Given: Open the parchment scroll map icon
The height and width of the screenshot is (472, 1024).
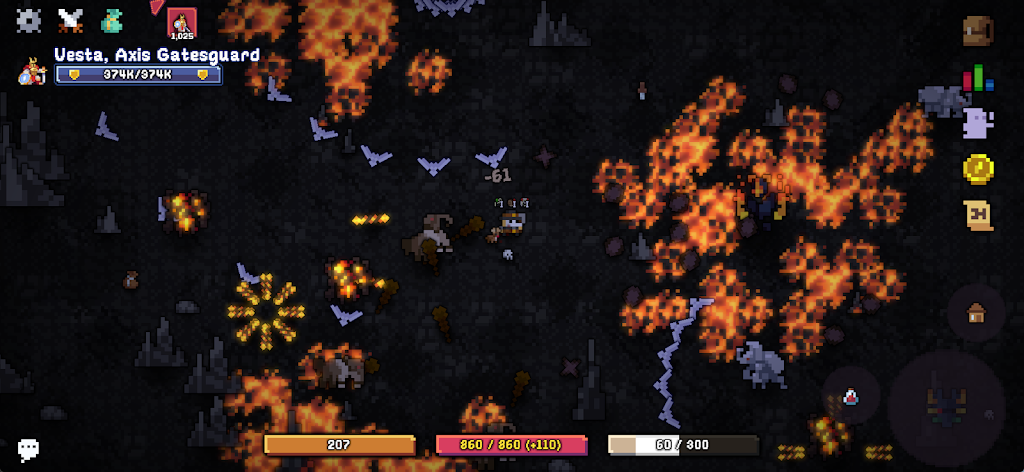Looking at the screenshot, I should coord(977,215).
